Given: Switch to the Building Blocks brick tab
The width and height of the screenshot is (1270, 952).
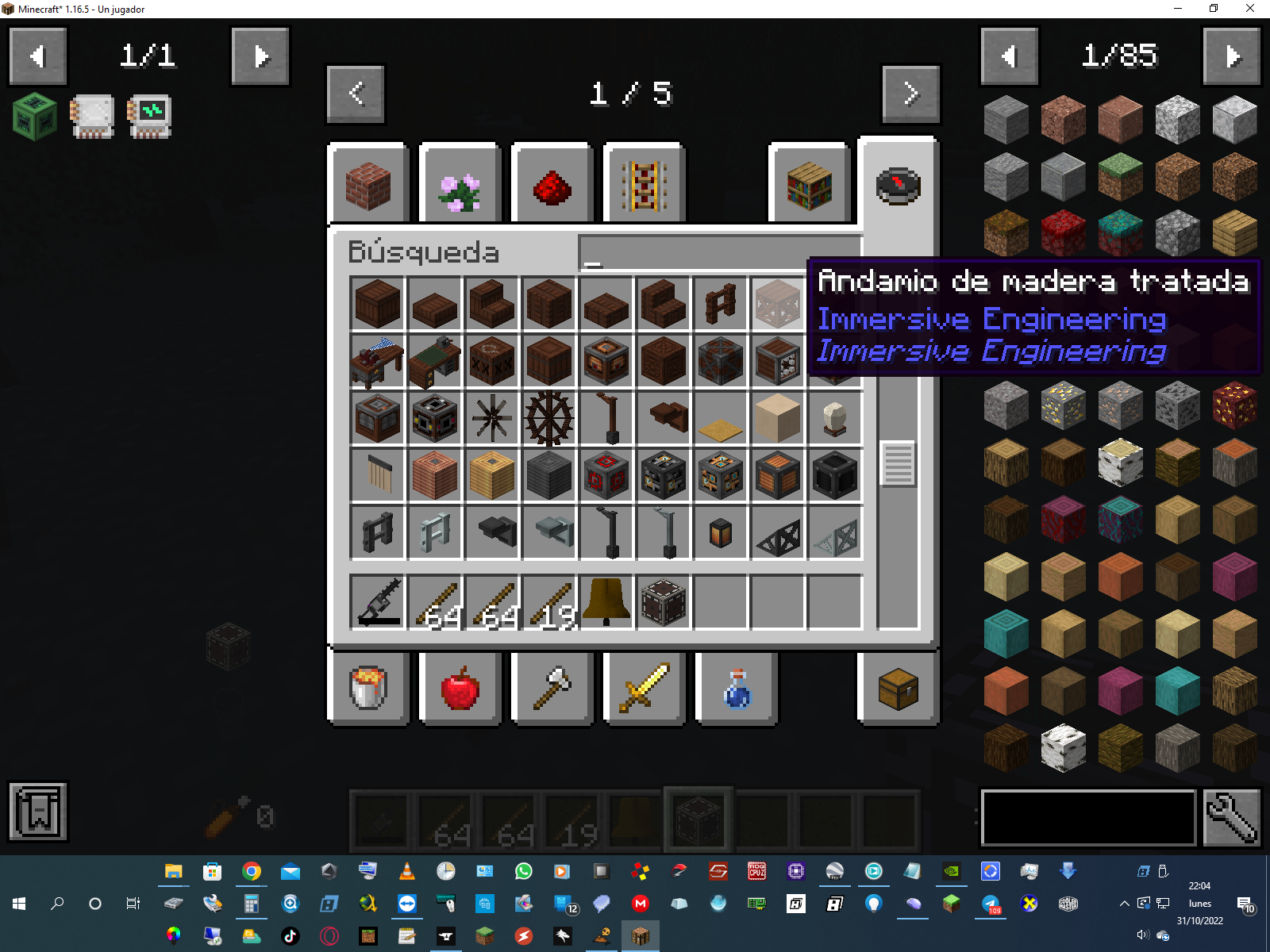Looking at the screenshot, I should click(368, 186).
